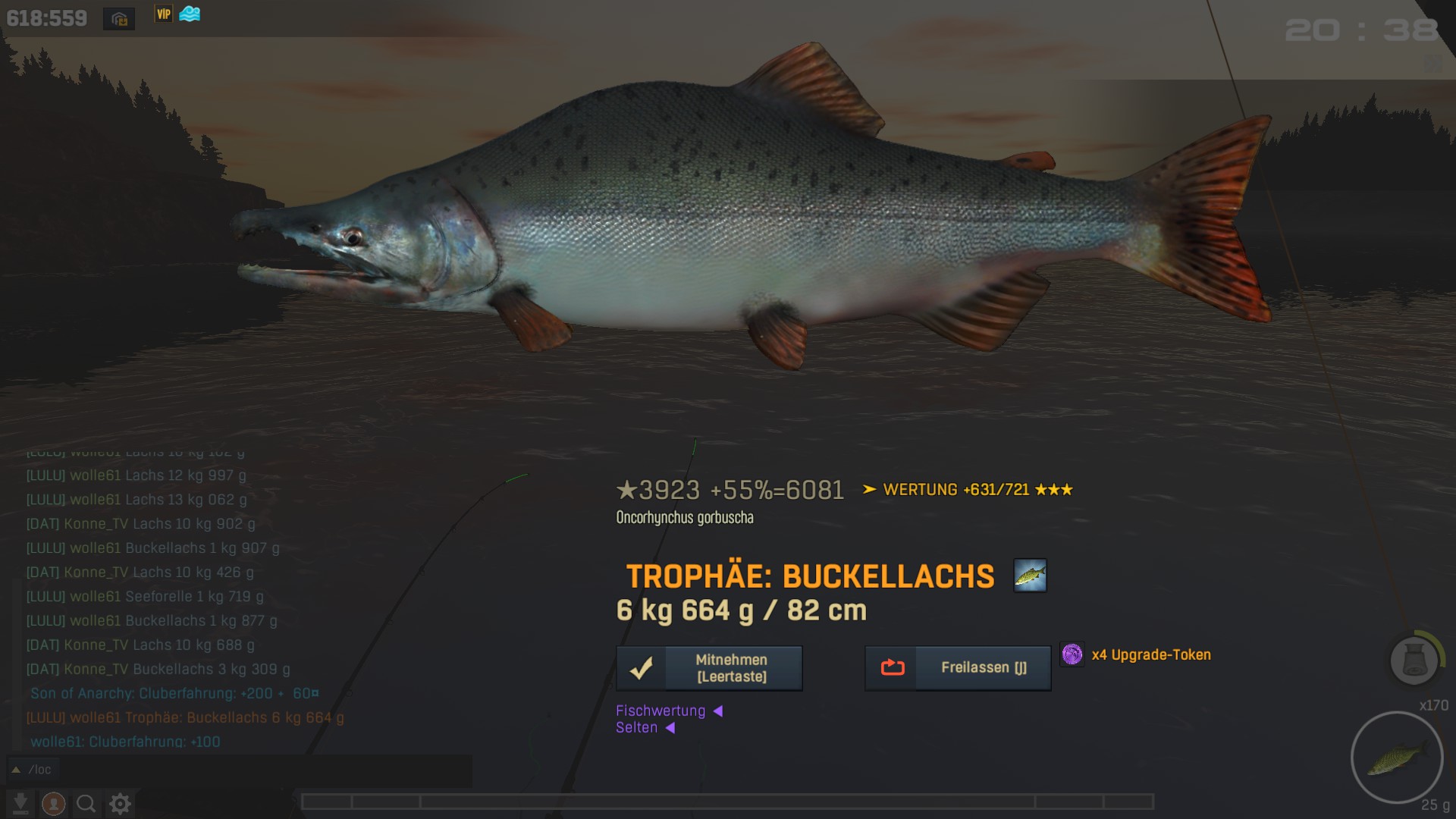
Task: Open the home storage icon
Action: pos(119,19)
